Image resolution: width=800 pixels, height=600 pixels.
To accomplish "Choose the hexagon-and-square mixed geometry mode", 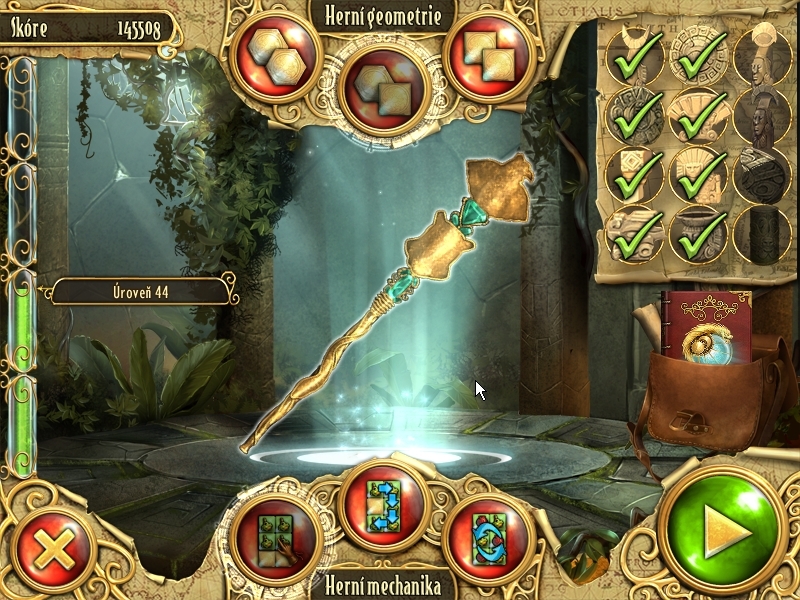I will (x=384, y=85).
